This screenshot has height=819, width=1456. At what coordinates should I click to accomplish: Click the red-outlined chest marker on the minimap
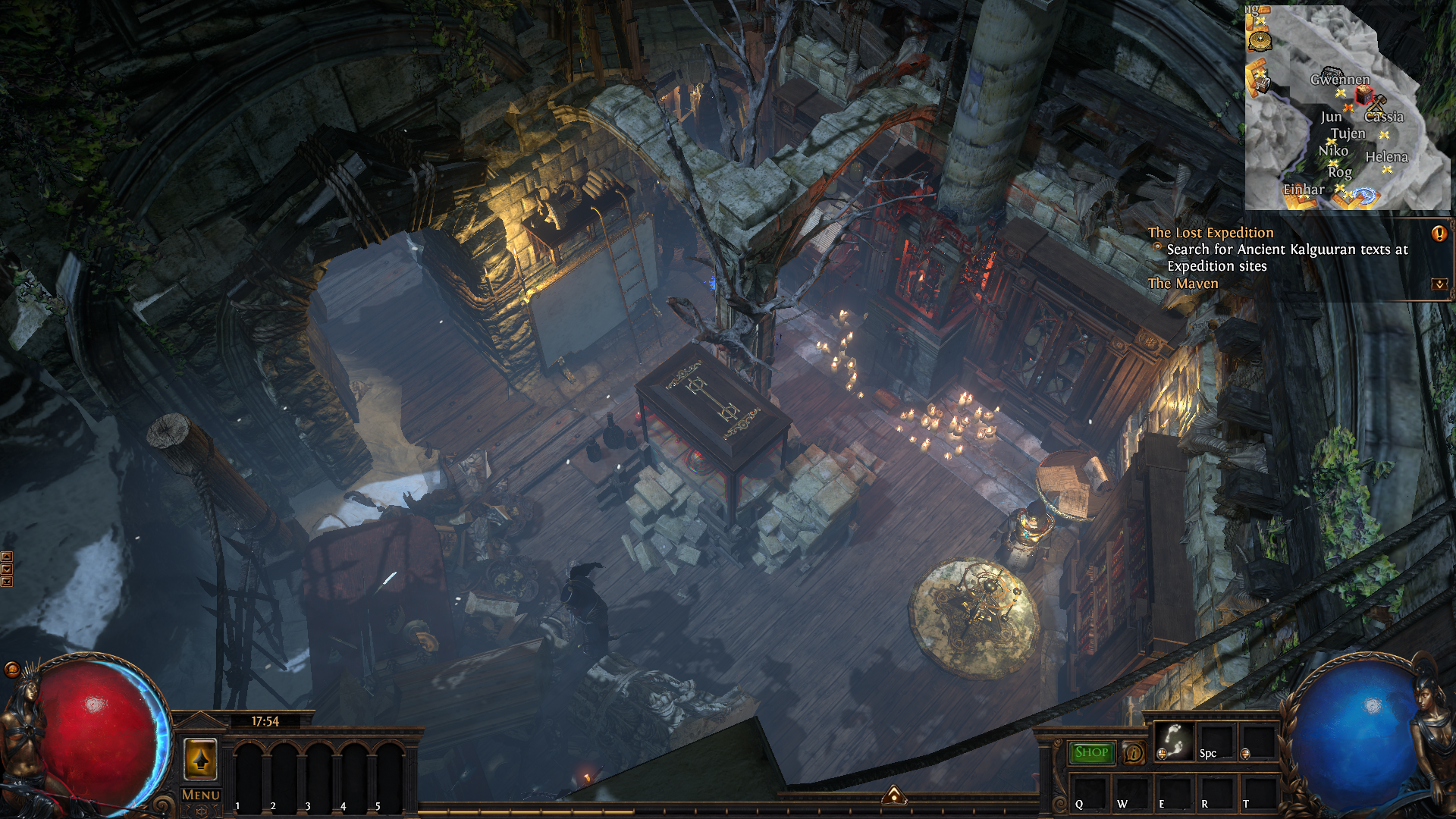tap(1364, 95)
